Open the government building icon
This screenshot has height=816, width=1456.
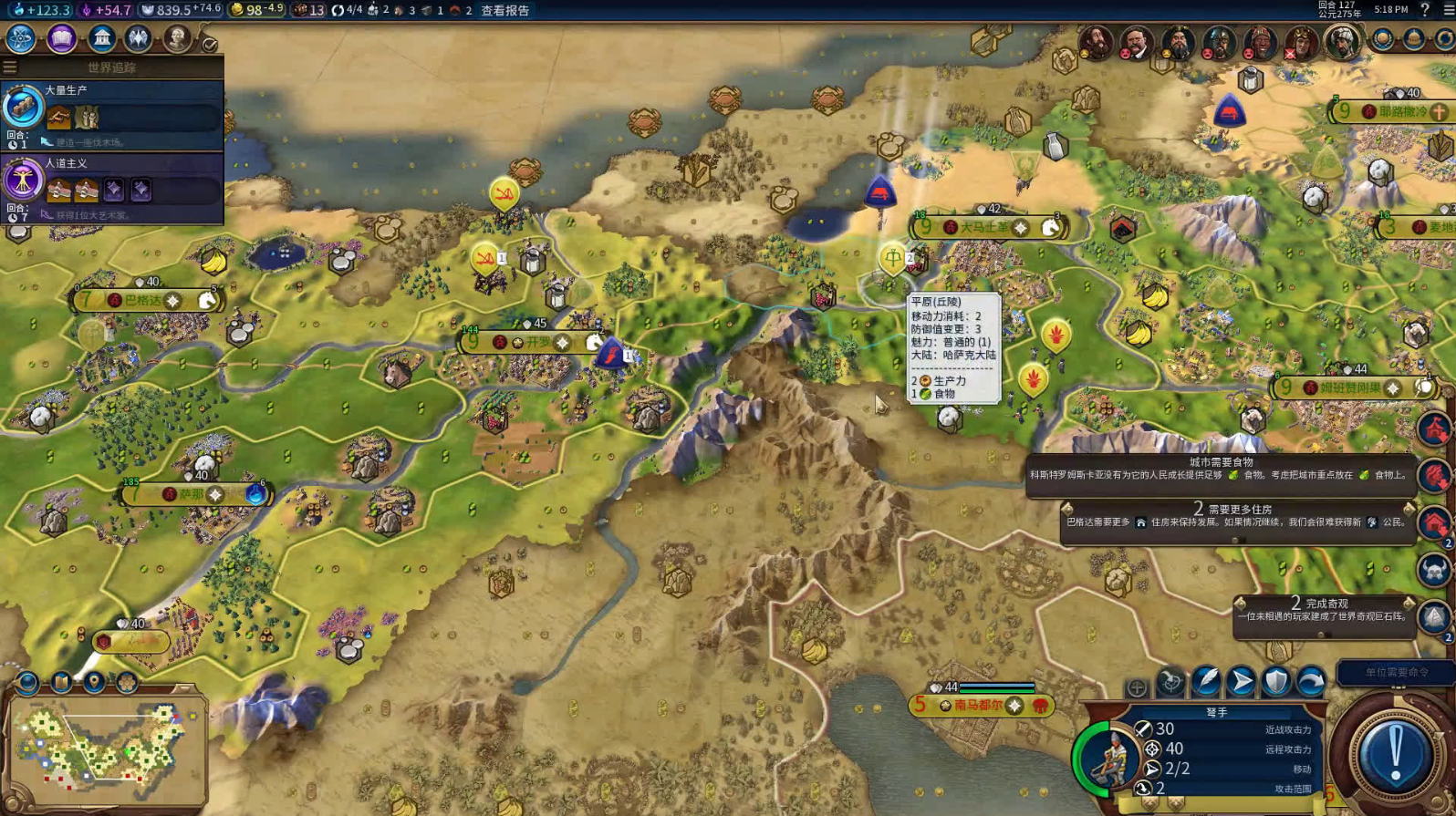[101, 38]
